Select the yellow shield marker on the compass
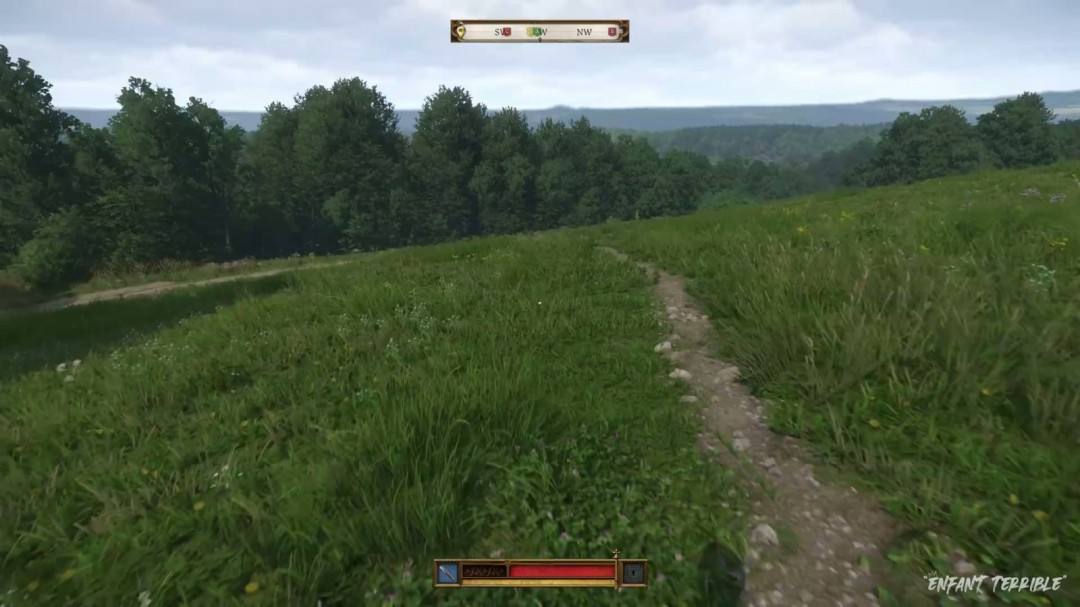The width and height of the screenshot is (1080, 607). click(x=460, y=32)
